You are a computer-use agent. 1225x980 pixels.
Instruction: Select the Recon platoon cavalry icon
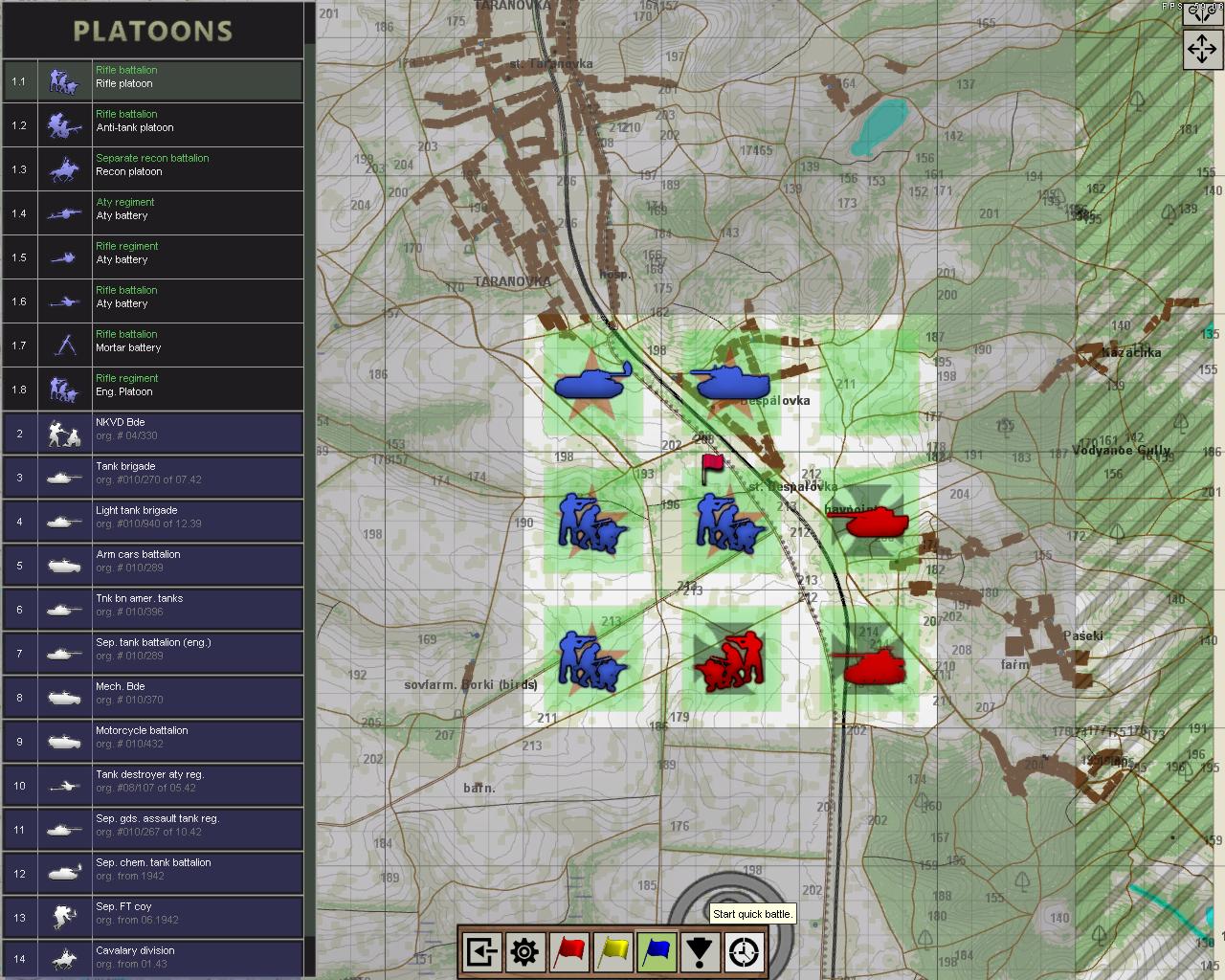63,168
